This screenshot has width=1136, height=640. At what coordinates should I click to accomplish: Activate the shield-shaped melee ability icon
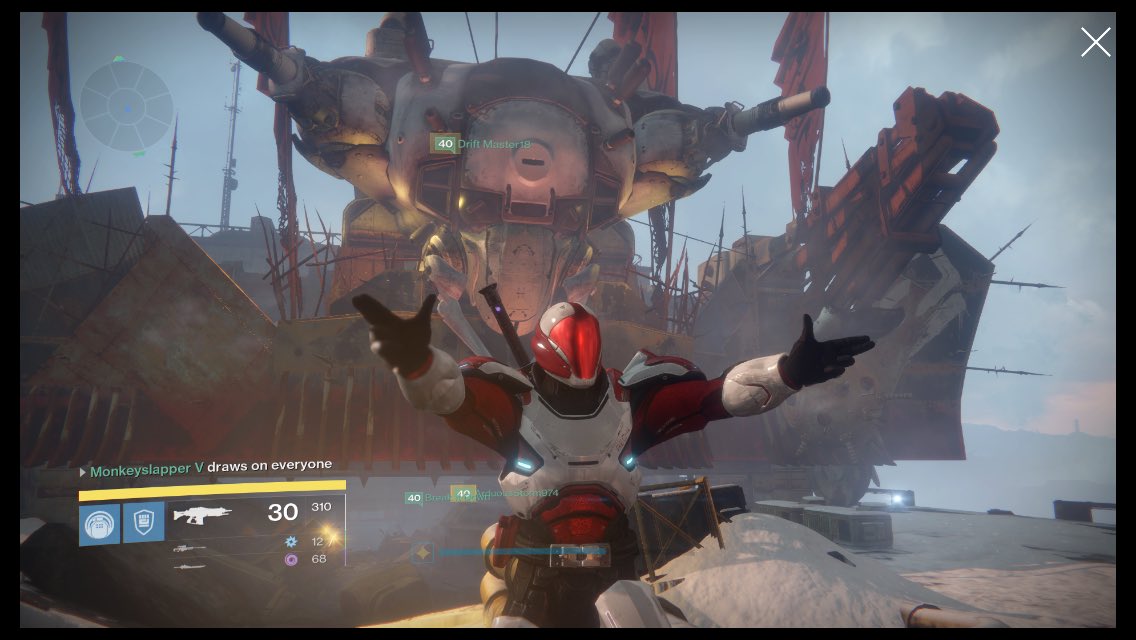coord(144,523)
